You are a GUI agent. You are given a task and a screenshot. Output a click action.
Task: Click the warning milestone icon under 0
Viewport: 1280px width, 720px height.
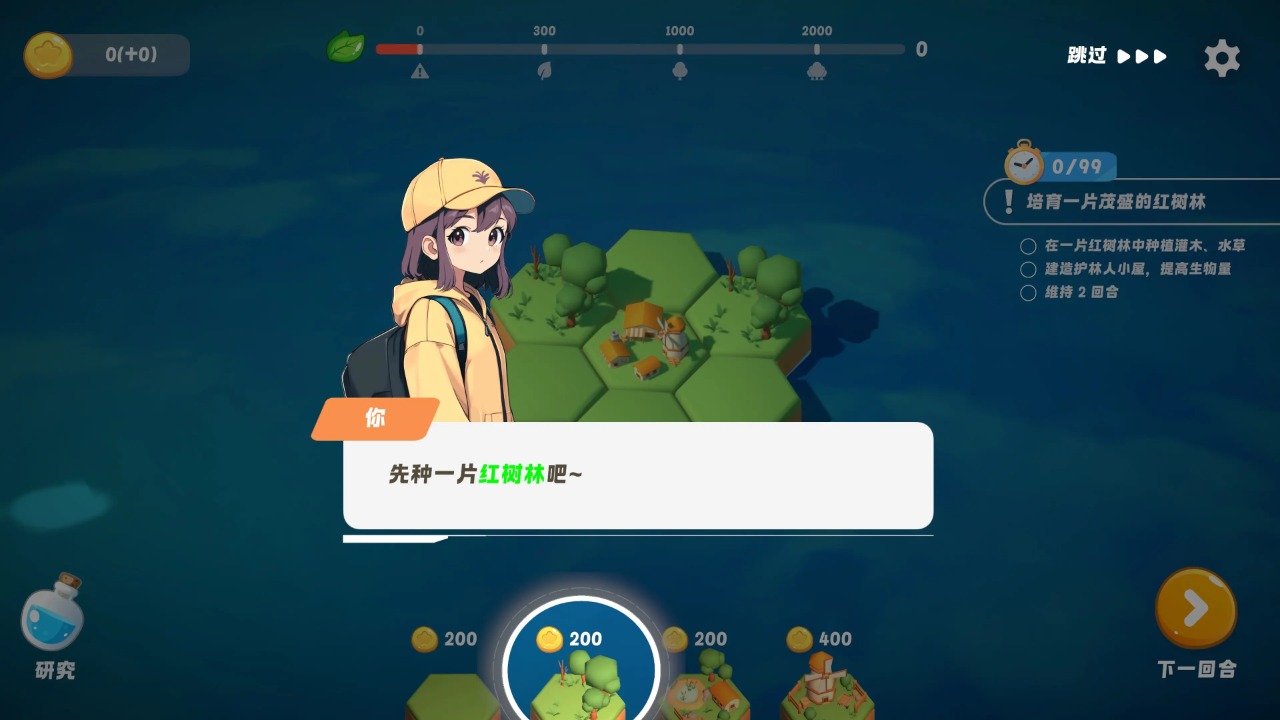click(x=420, y=71)
